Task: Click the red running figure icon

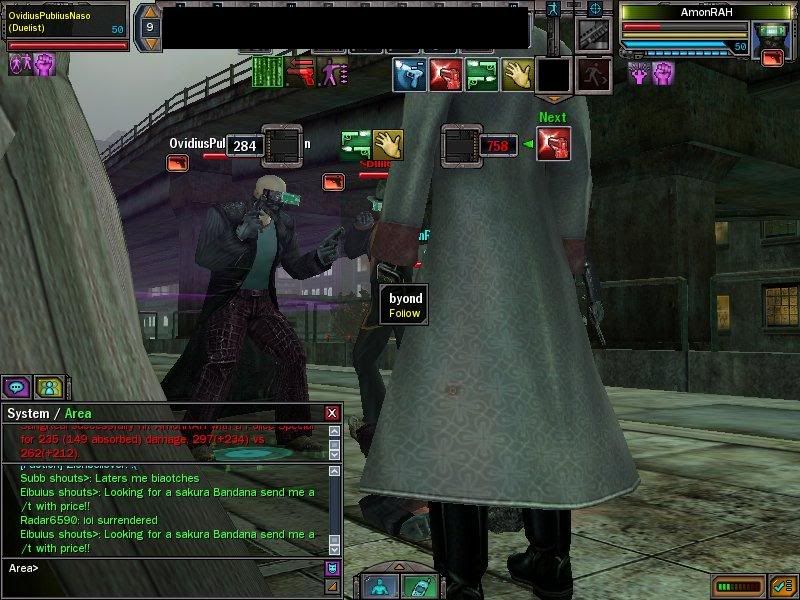Action: pyautogui.click(x=593, y=74)
